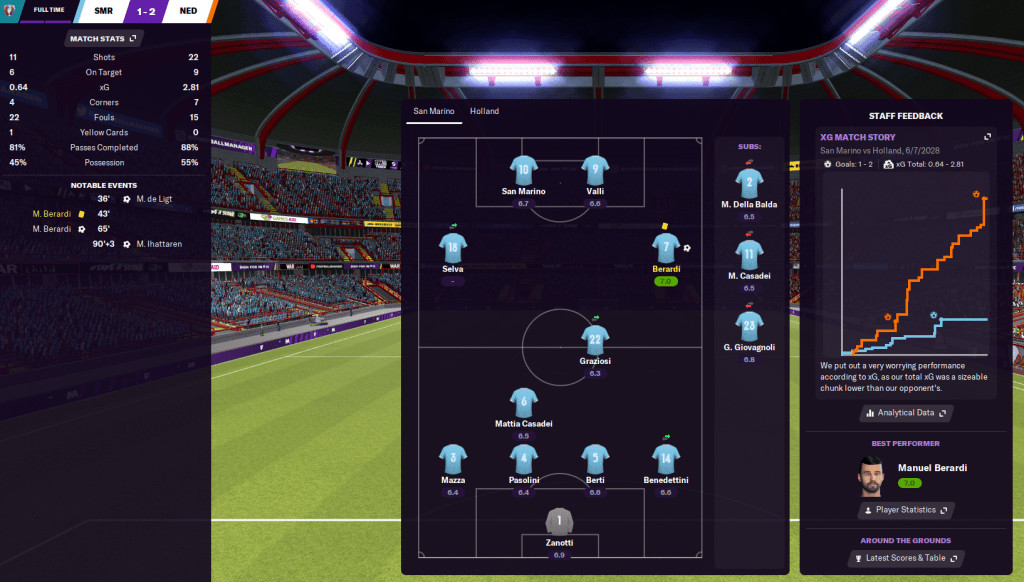Select substitute G. Giovagnoli
This screenshot has width=1024, height=582.
[750, 324]
